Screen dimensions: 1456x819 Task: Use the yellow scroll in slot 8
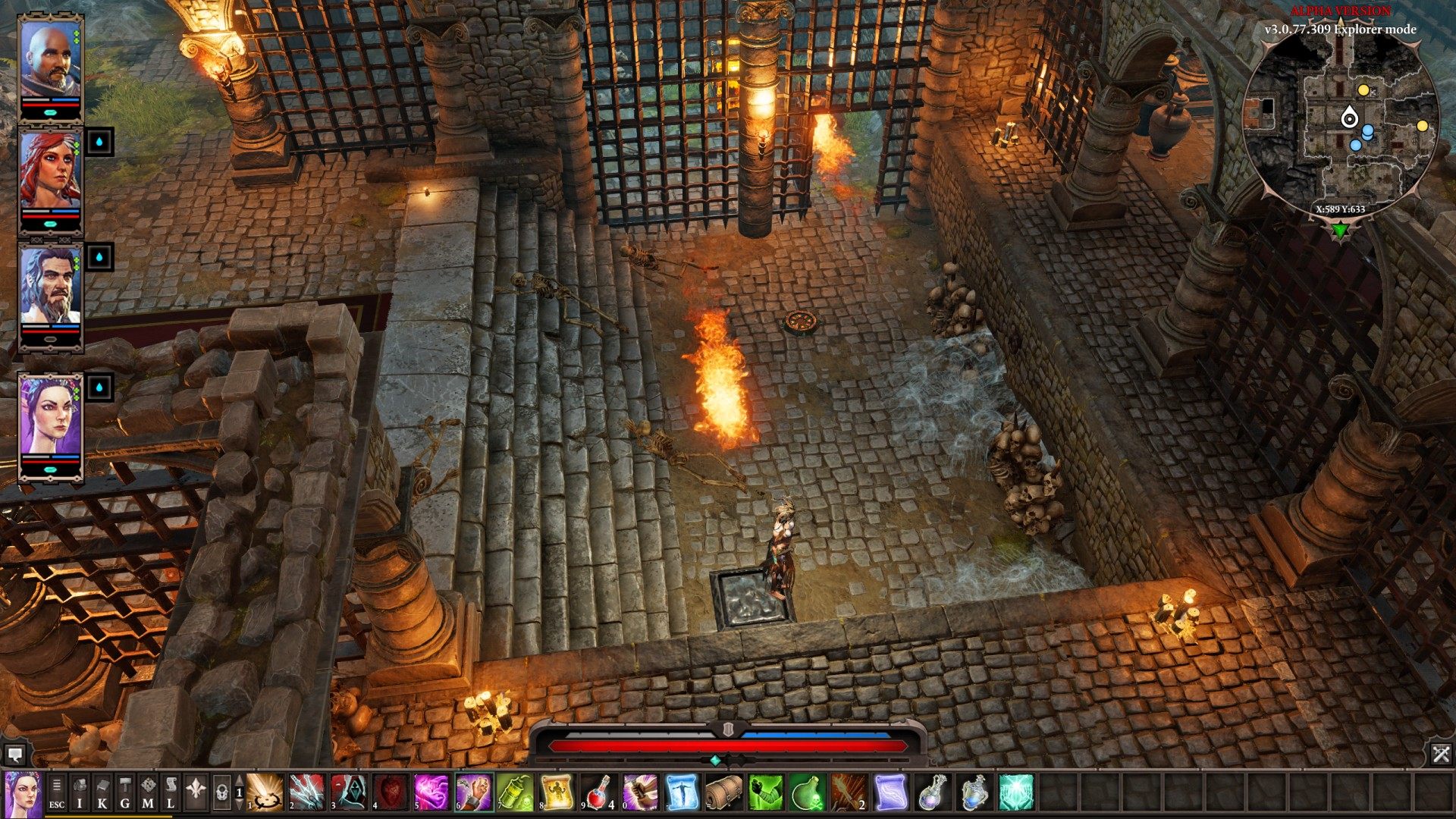557,792
